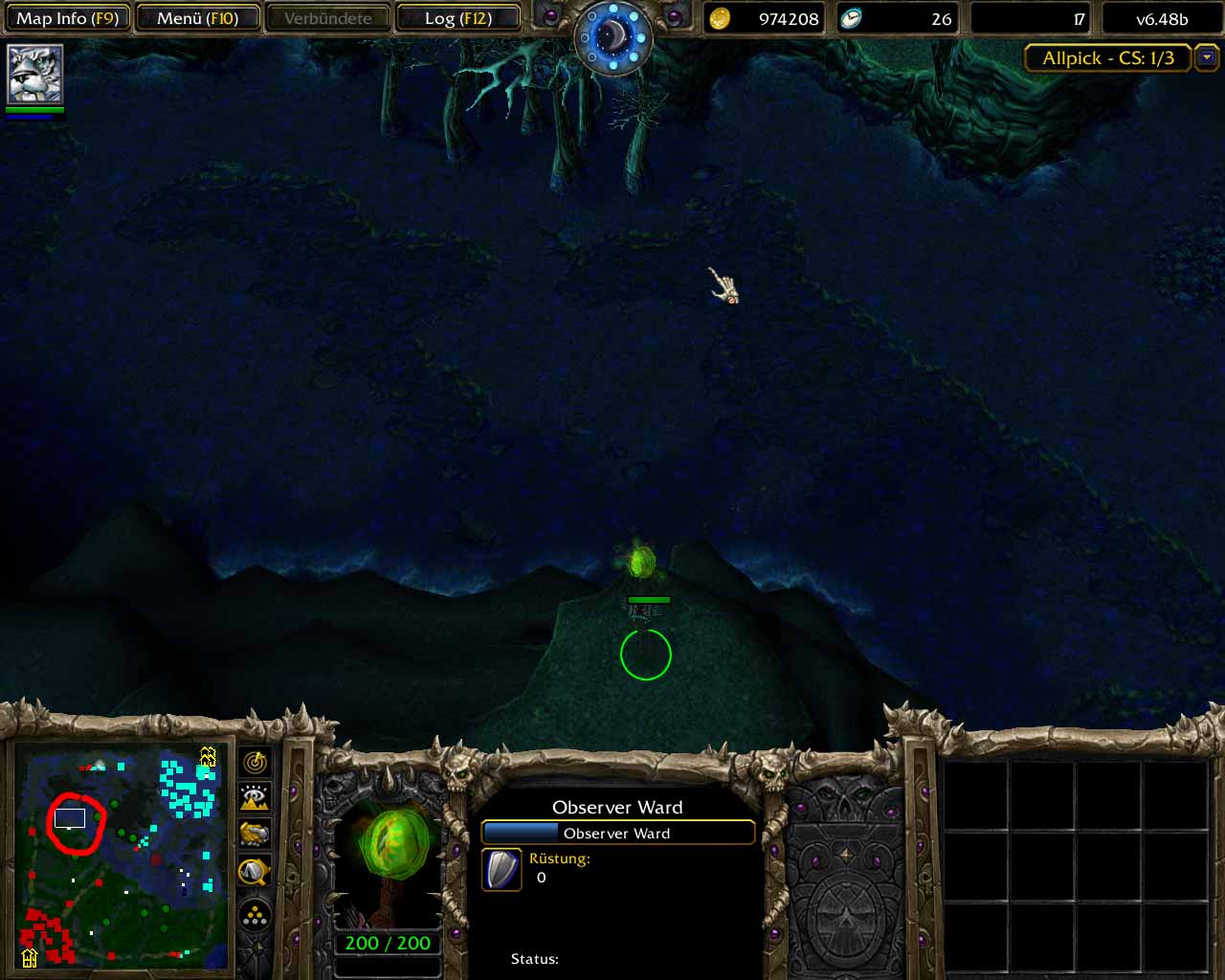Toggle creep camp display with the magnifier button
This screenshot has width=1225, height=980.
click(x=255, y=871)
